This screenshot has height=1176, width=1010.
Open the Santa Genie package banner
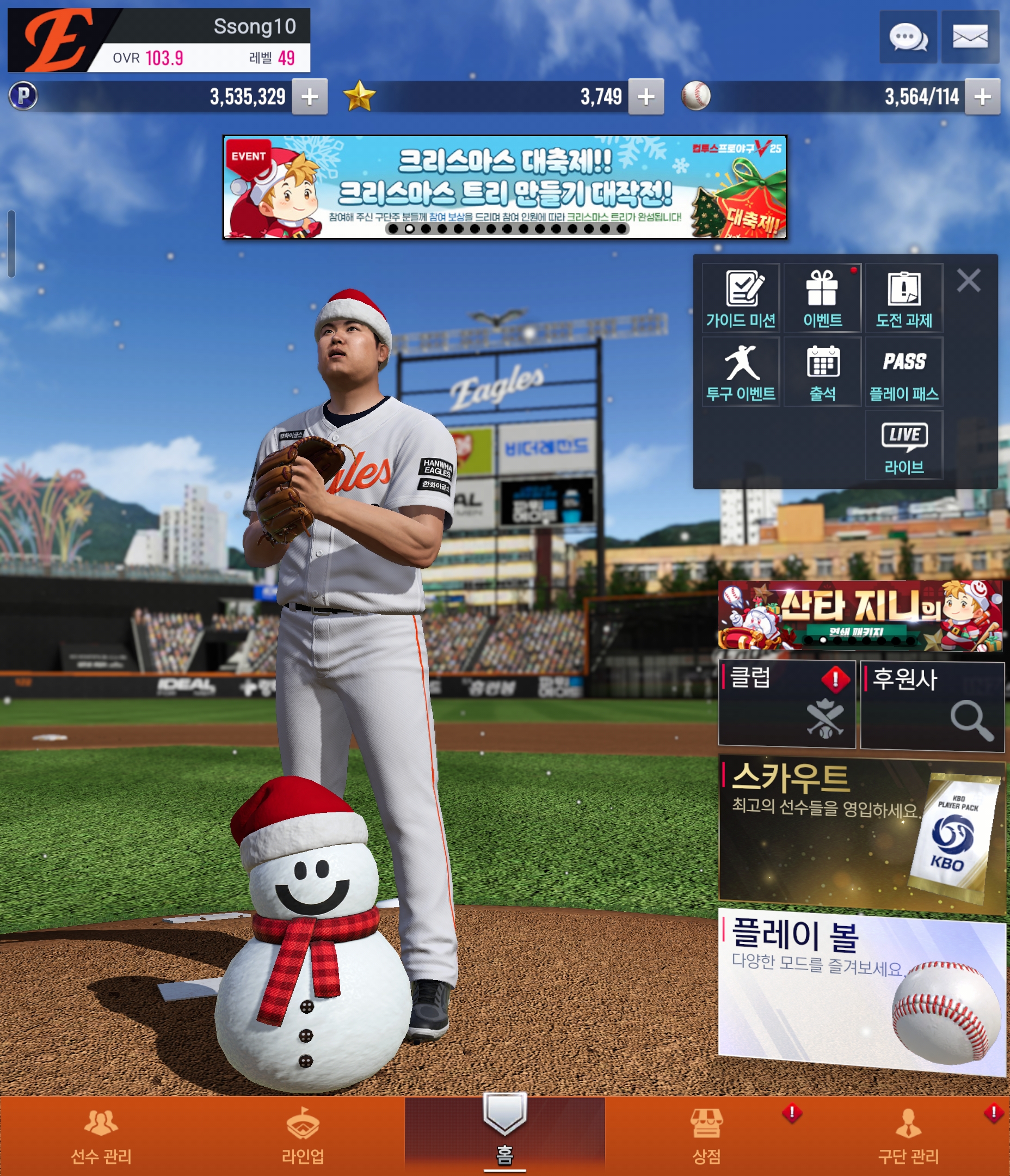pos(860,615)
